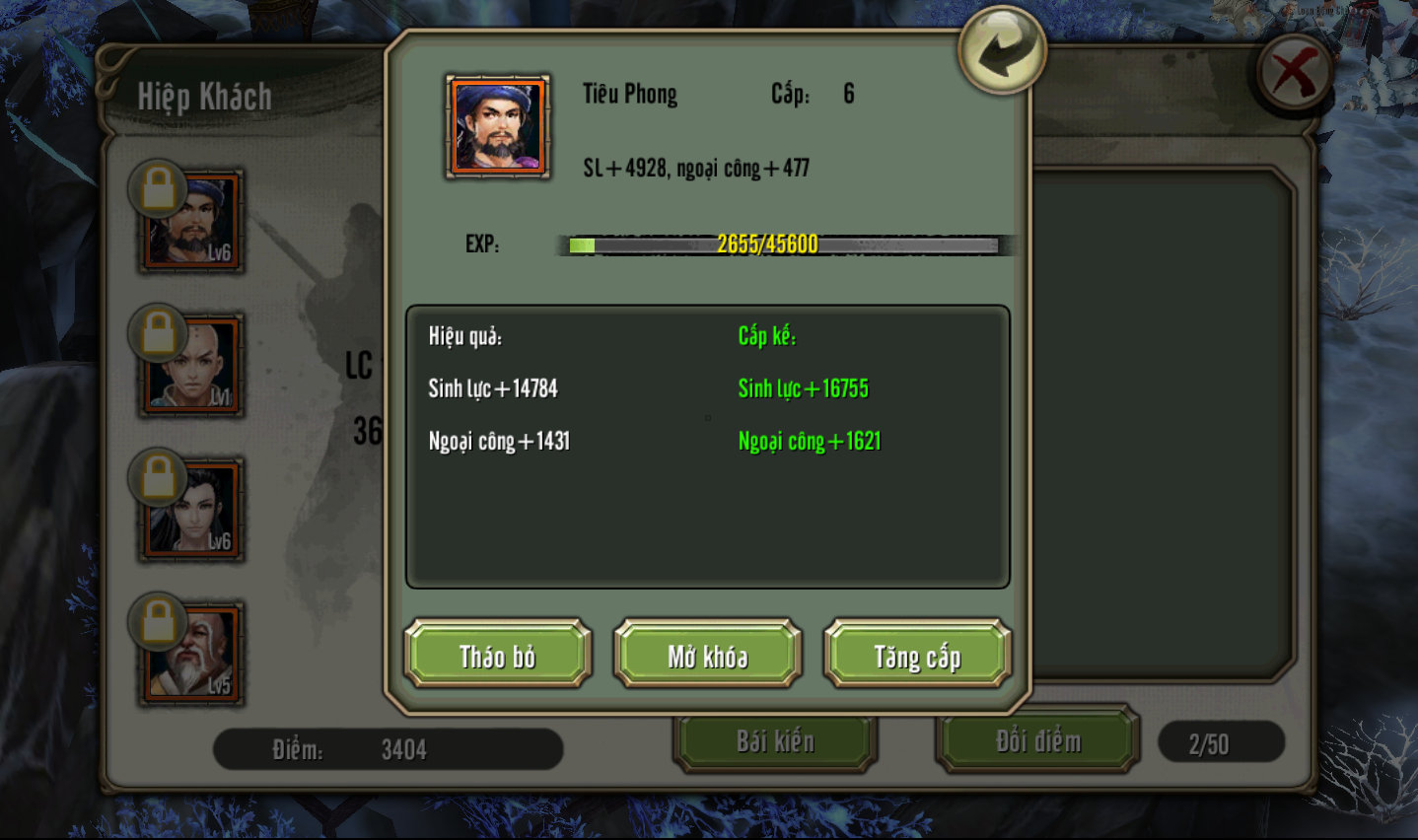Choose the white-bearded elder hero portrait
This screenshot has height=840, width=1418.
click(192, 654)
